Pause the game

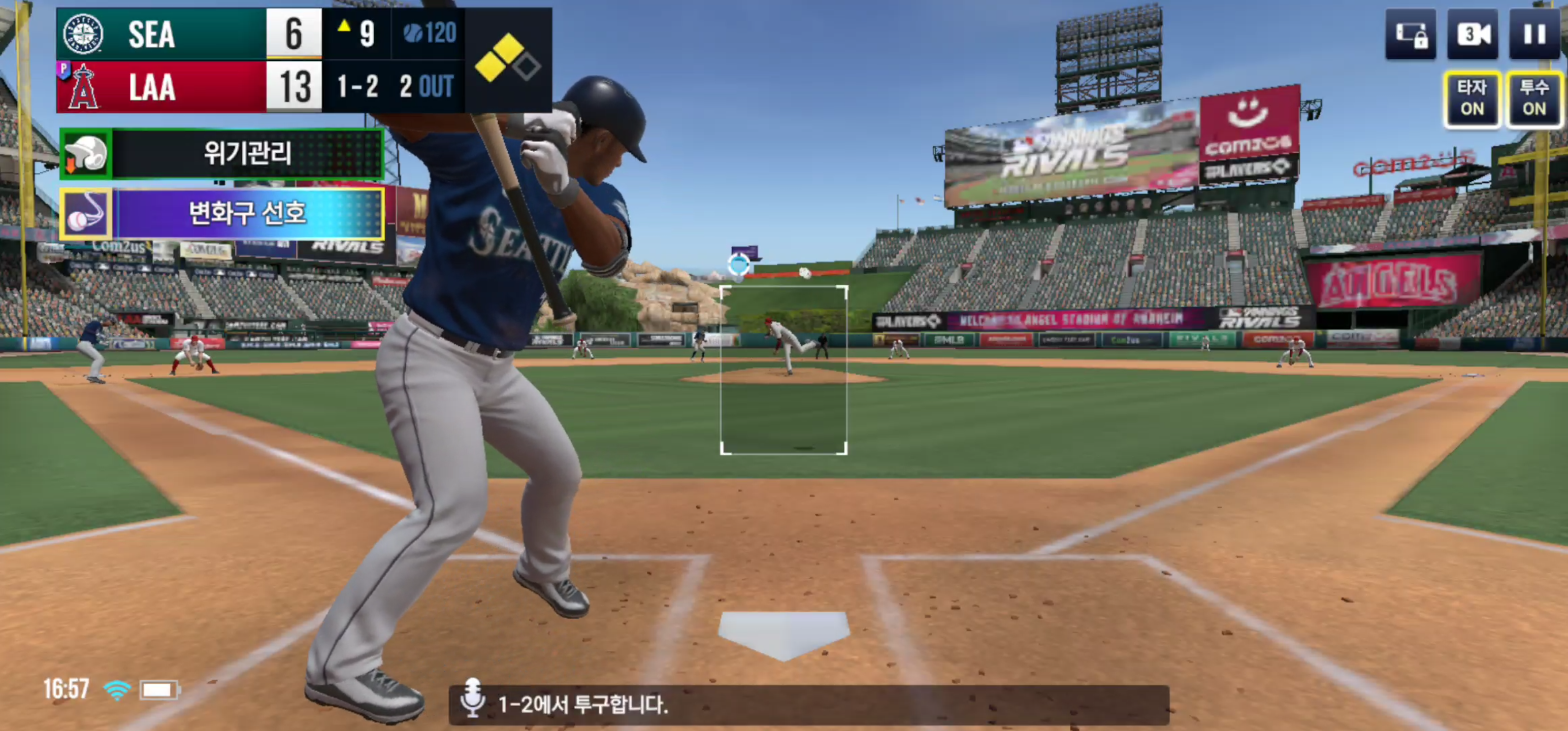click(x=1534, y=35)
